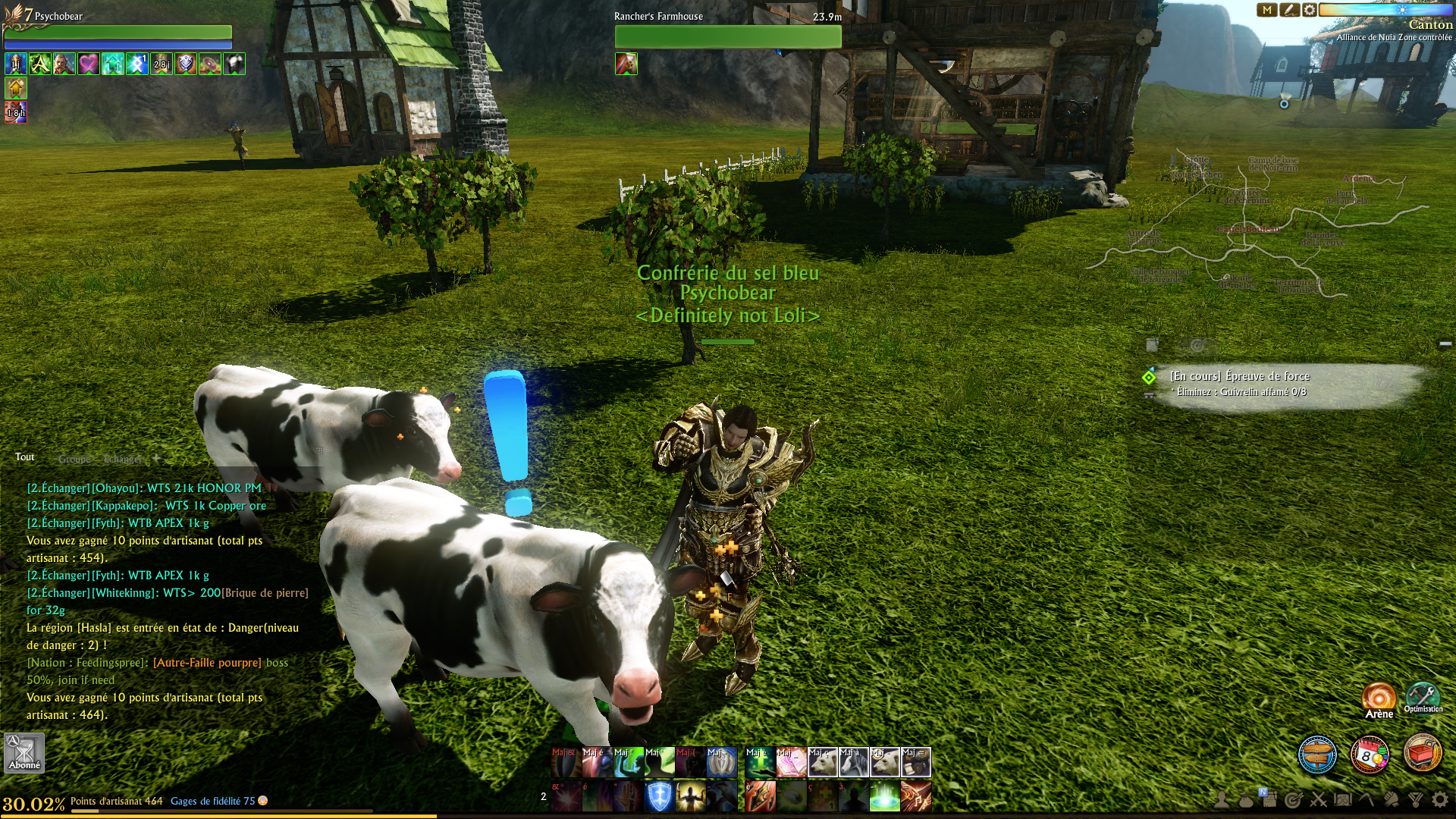
Task: Click the M map button above minimap
Action: click(1267, 10)
